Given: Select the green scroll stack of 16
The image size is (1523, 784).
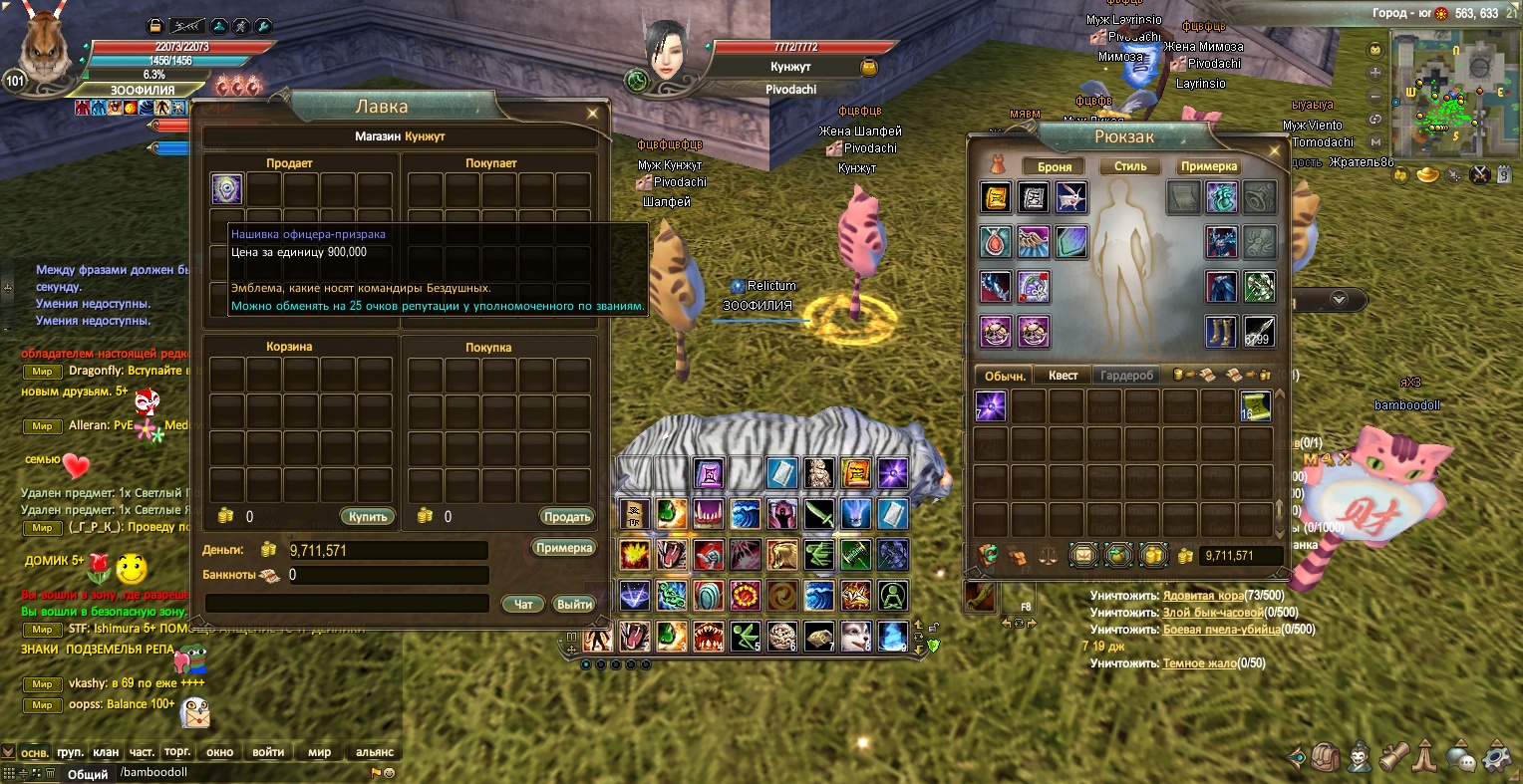Looking at the screenshot, I should click(1255, 406).
